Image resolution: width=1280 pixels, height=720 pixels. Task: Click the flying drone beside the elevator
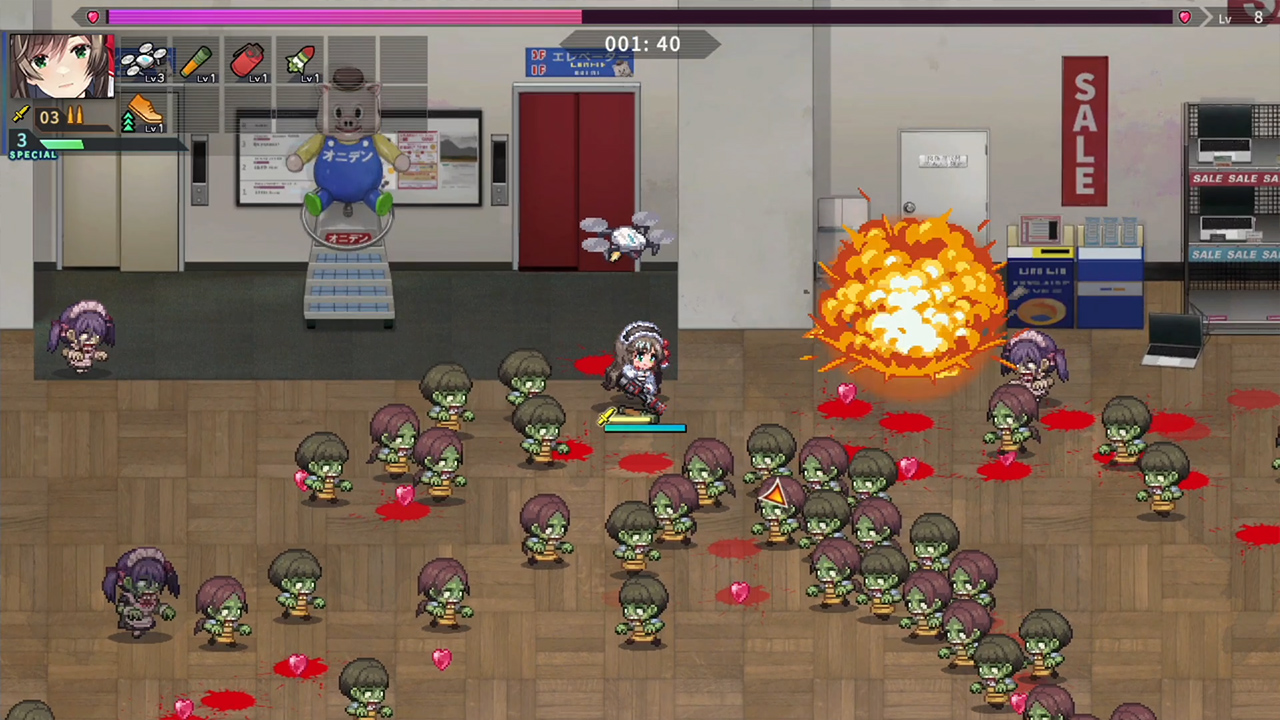[625, 235]
